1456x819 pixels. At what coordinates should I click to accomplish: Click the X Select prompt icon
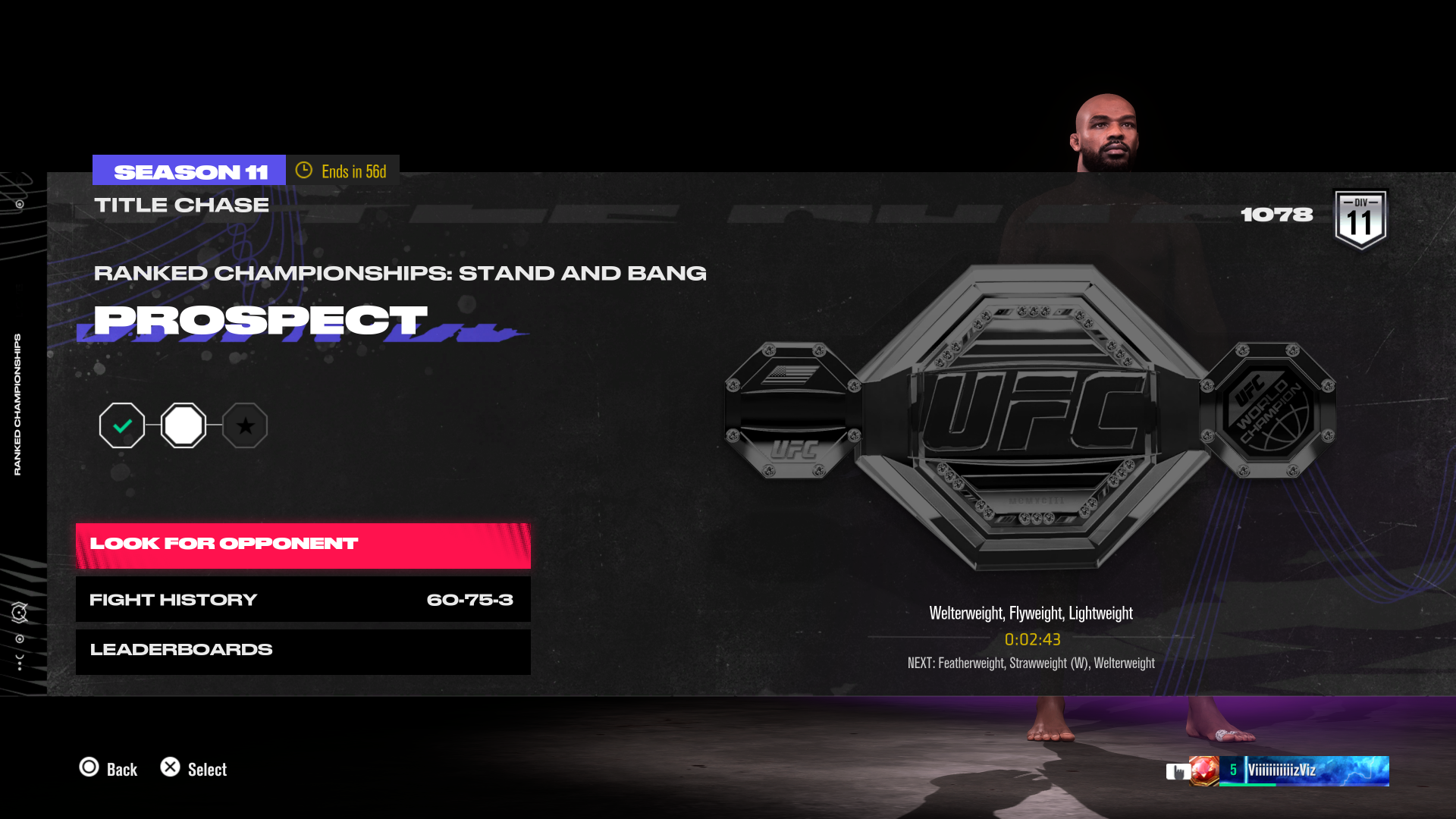[x=171, y=769]
